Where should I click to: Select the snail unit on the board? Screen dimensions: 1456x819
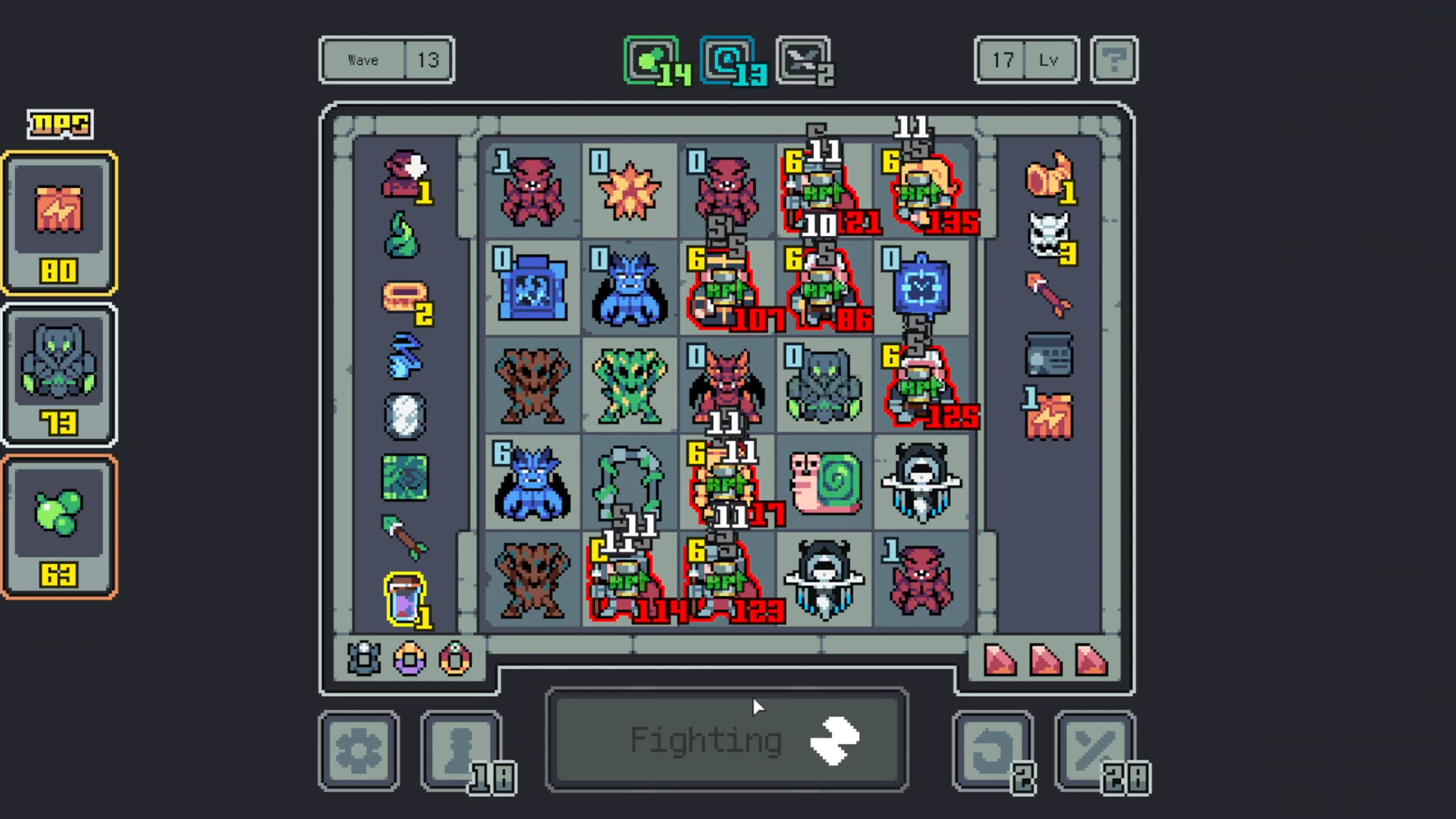(824, 483)
